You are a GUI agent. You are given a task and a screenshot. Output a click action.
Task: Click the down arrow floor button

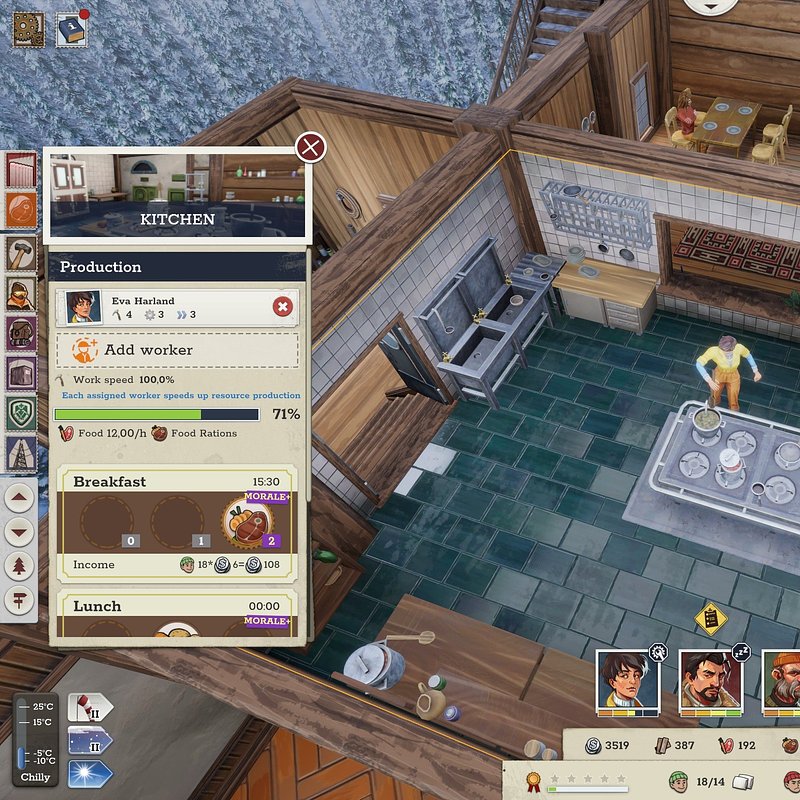pyautogui.click(x=22, y=531)
